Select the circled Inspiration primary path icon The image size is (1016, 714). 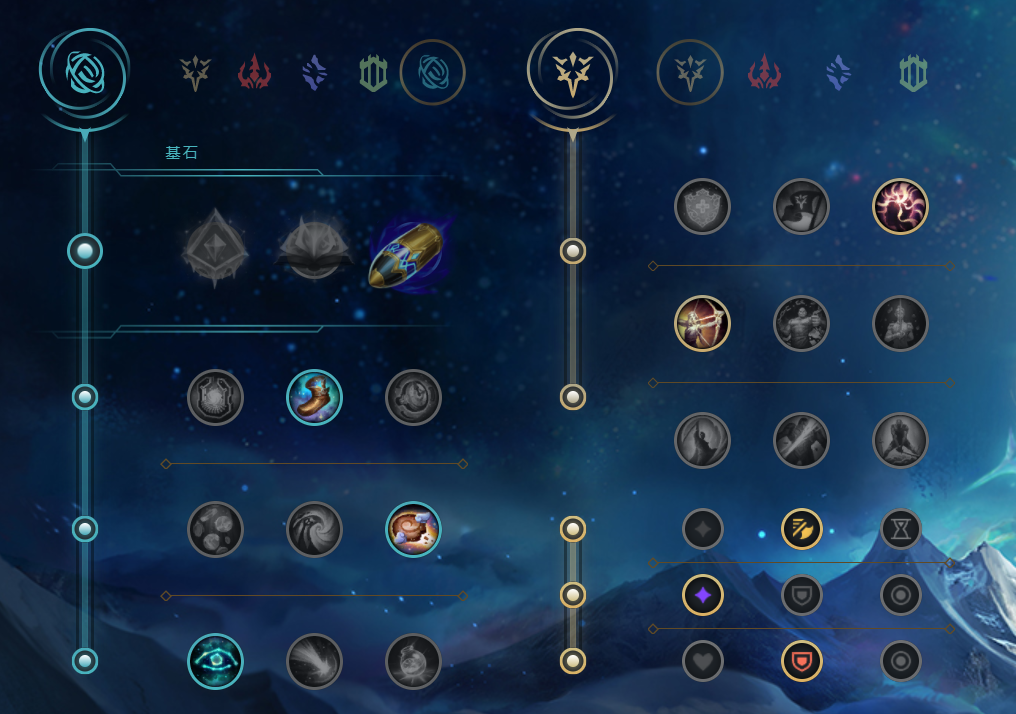click(432, 72)
